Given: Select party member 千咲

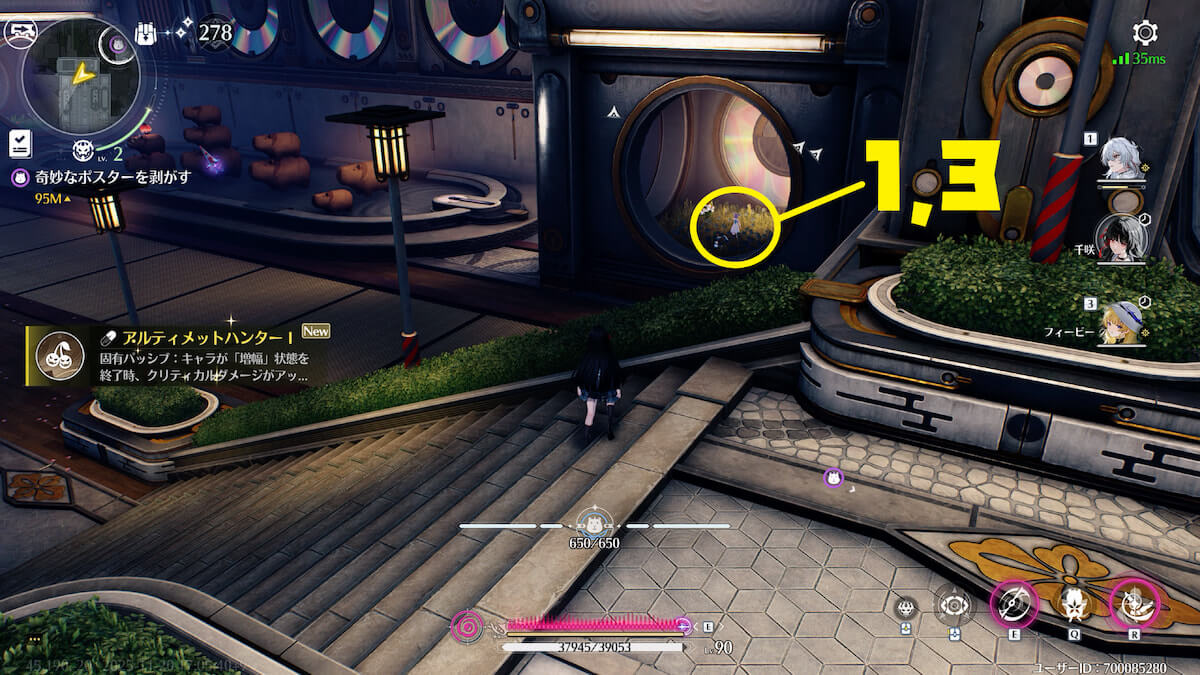Looking at the screenshot, I should pos(1122,240).
